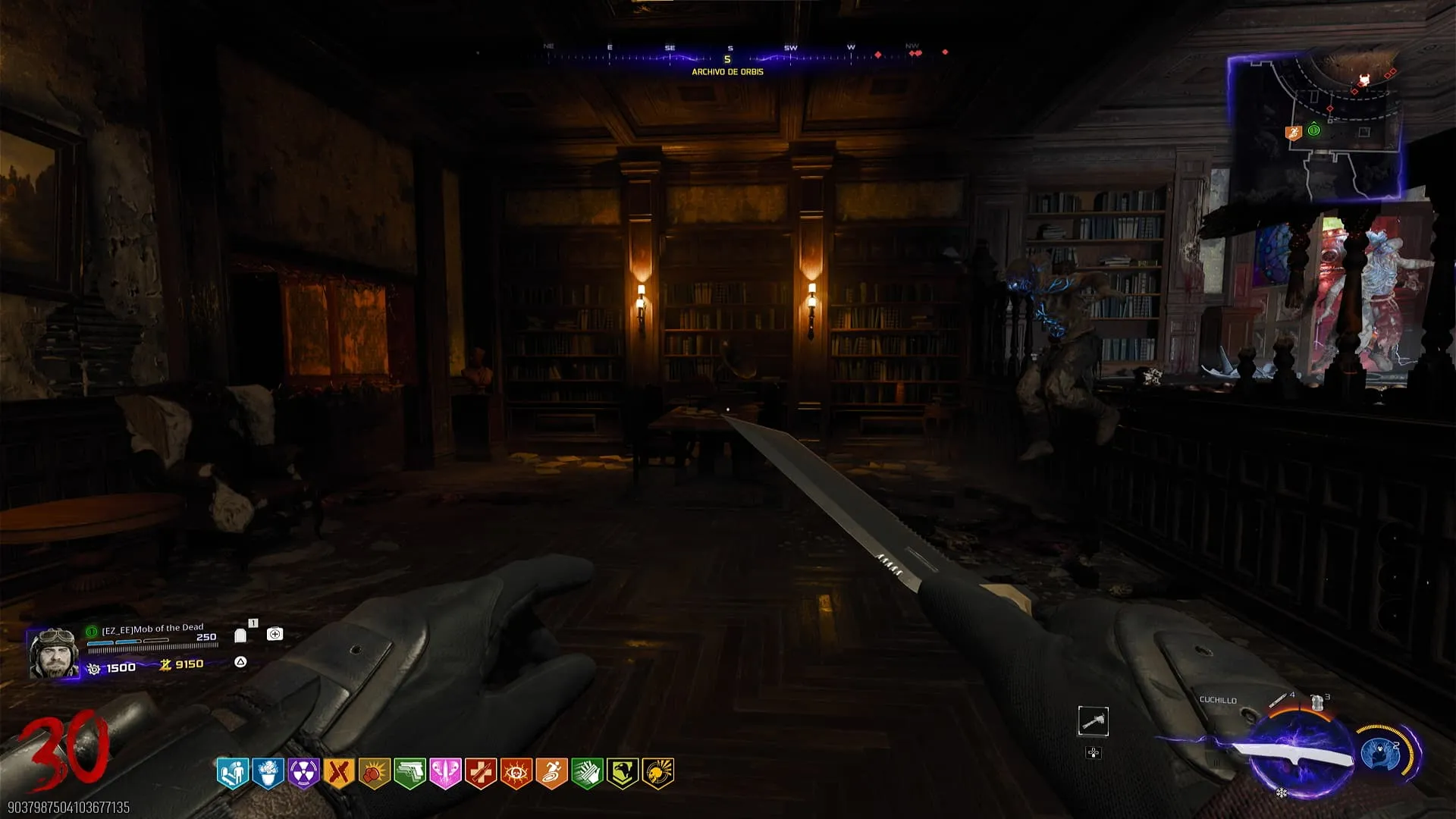The width and height of the screenshot is (1456, 819).
Task: Click the blue potted plant perk icon
Action: [x=268, y=773]
